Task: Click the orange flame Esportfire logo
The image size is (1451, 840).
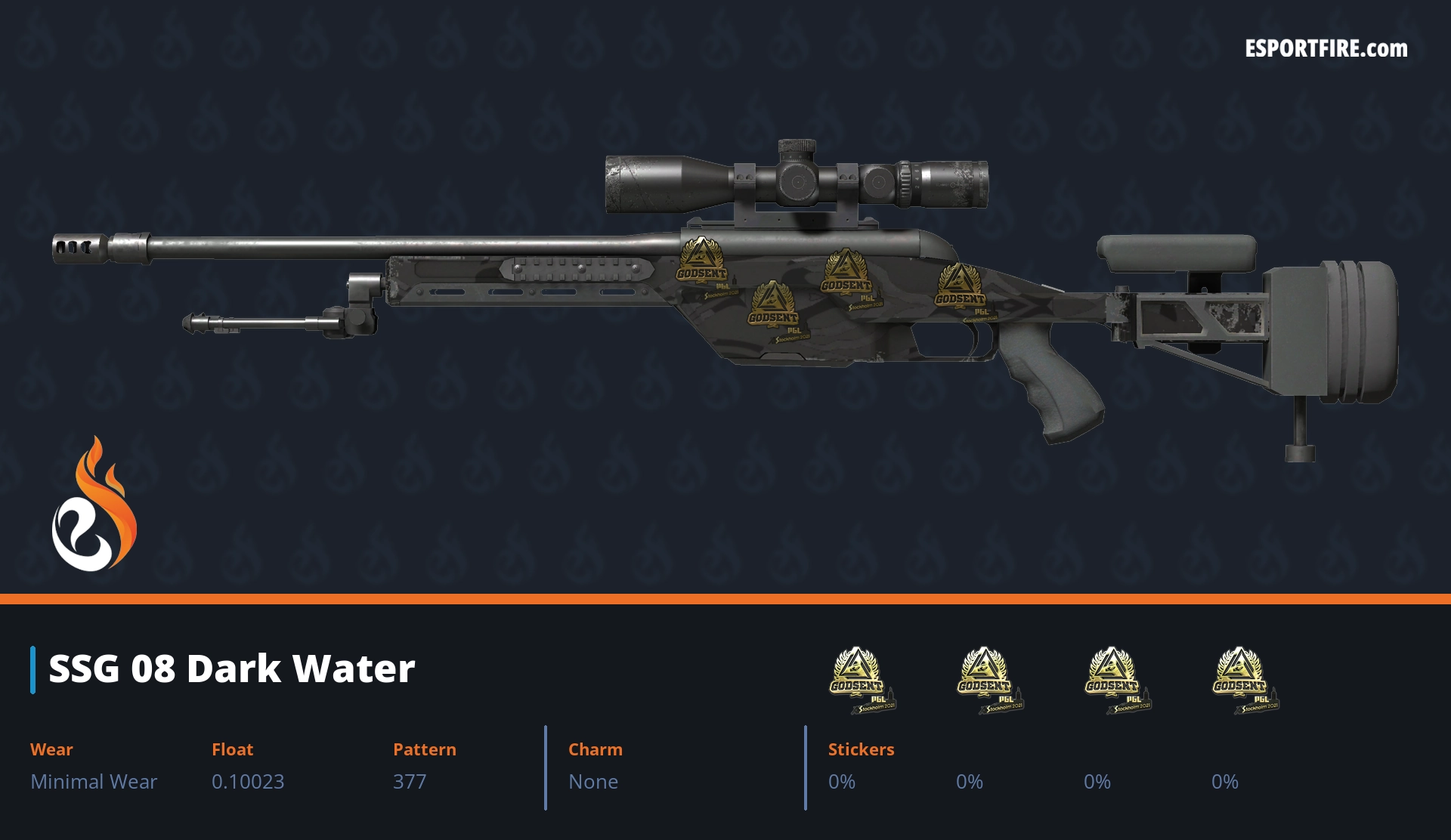Action: pos(94,506)
